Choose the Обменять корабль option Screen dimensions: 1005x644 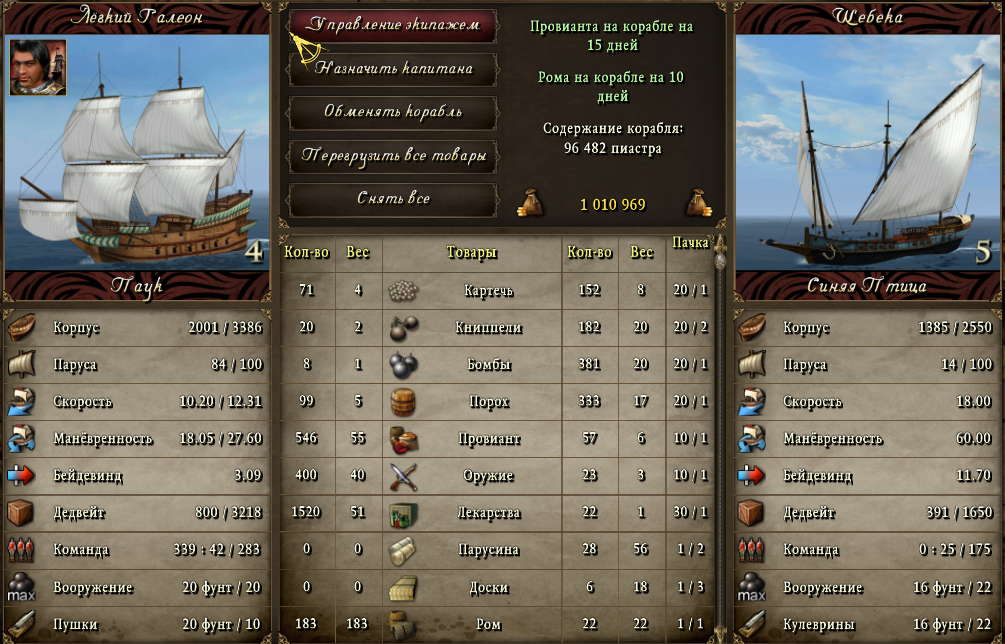pos(393,111)
